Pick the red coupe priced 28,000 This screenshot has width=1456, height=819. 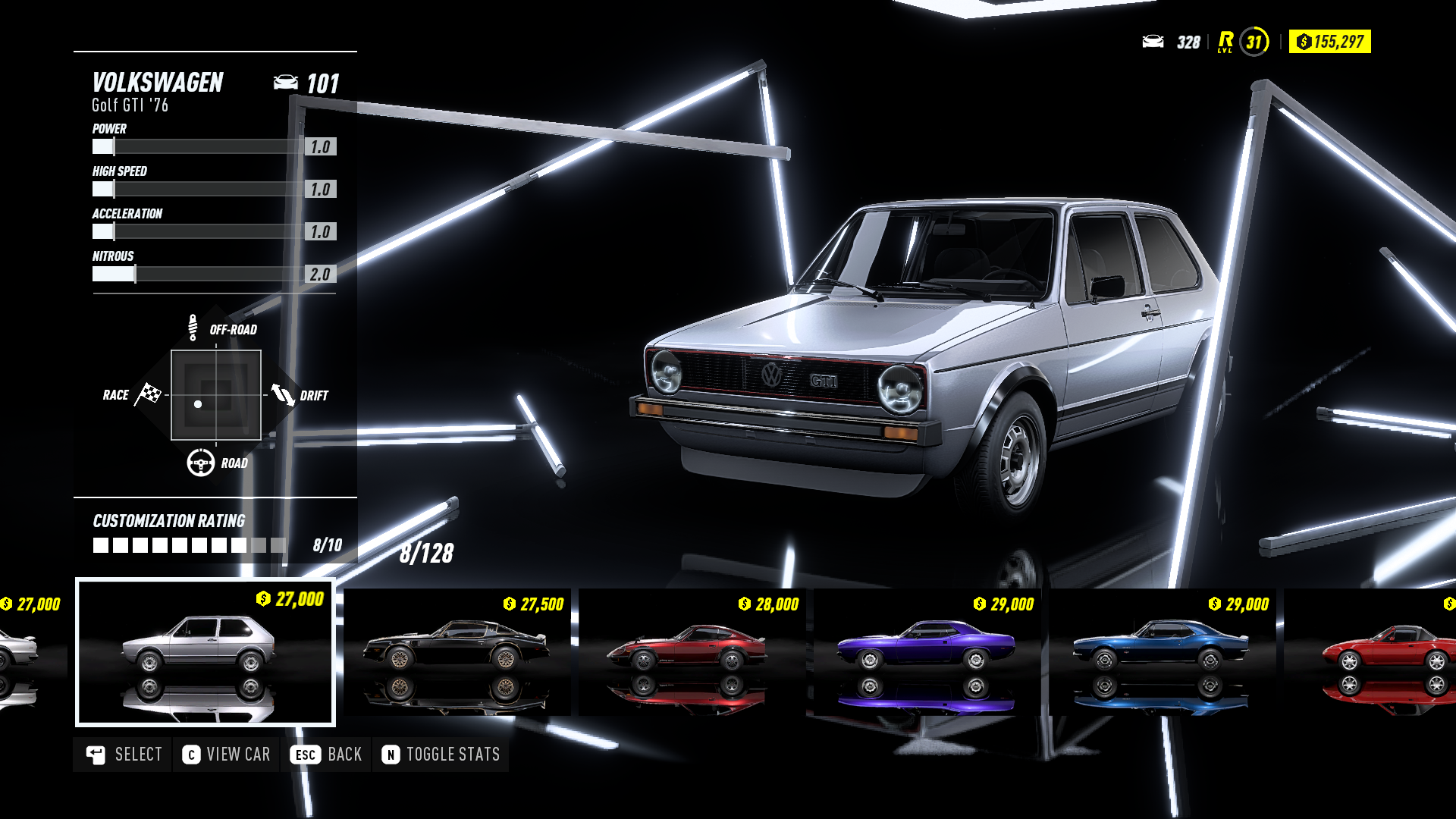point(692,652)
